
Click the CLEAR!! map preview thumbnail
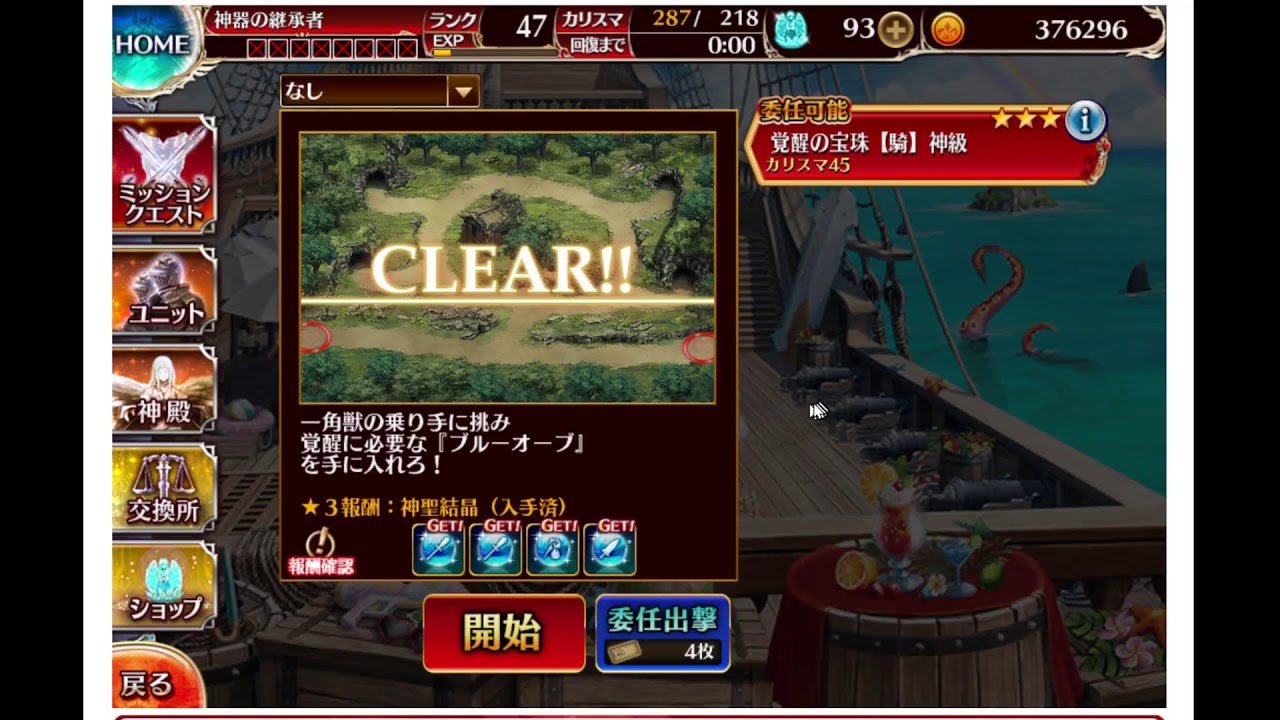point(503,265)
